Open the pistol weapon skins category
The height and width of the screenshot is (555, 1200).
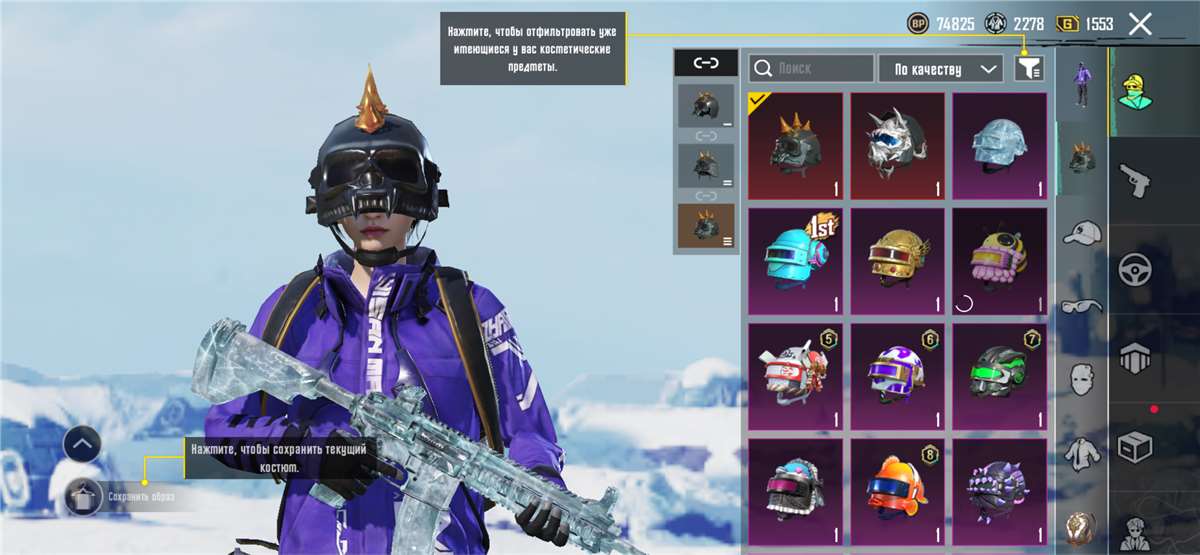pyautogui.click(x=1135, y=181)
